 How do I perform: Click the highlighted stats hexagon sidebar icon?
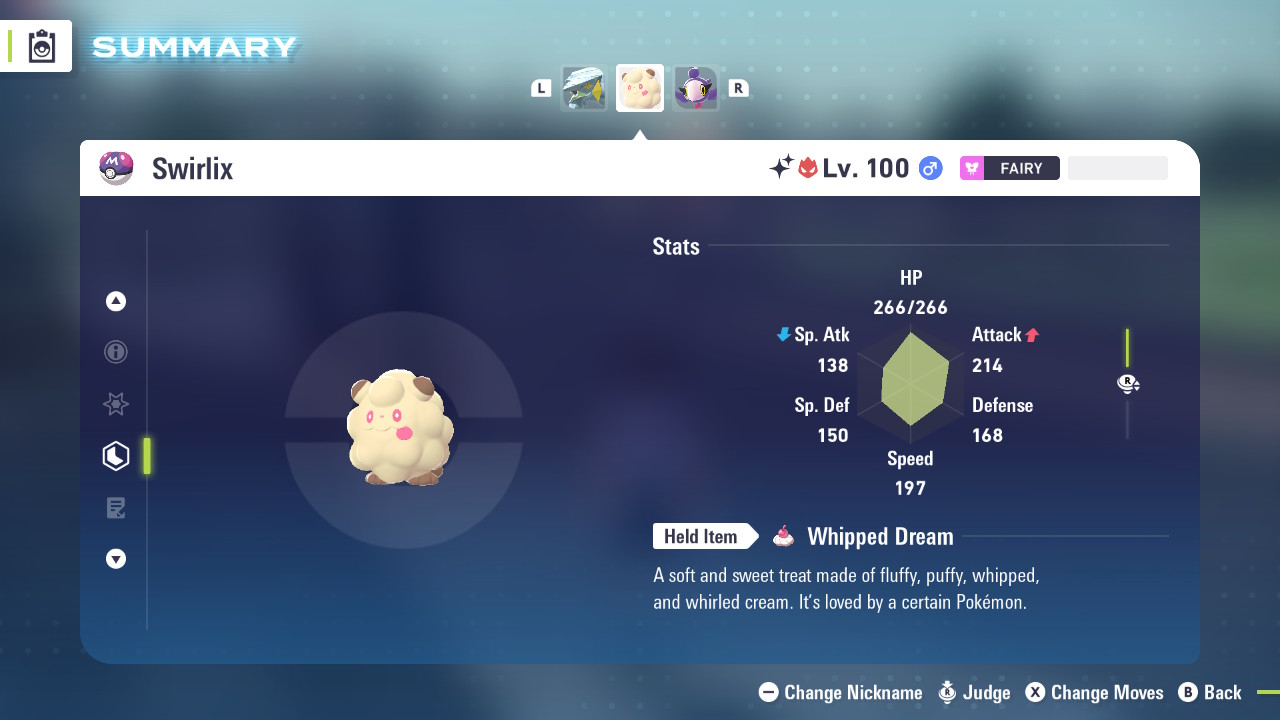tap(115, 456)
